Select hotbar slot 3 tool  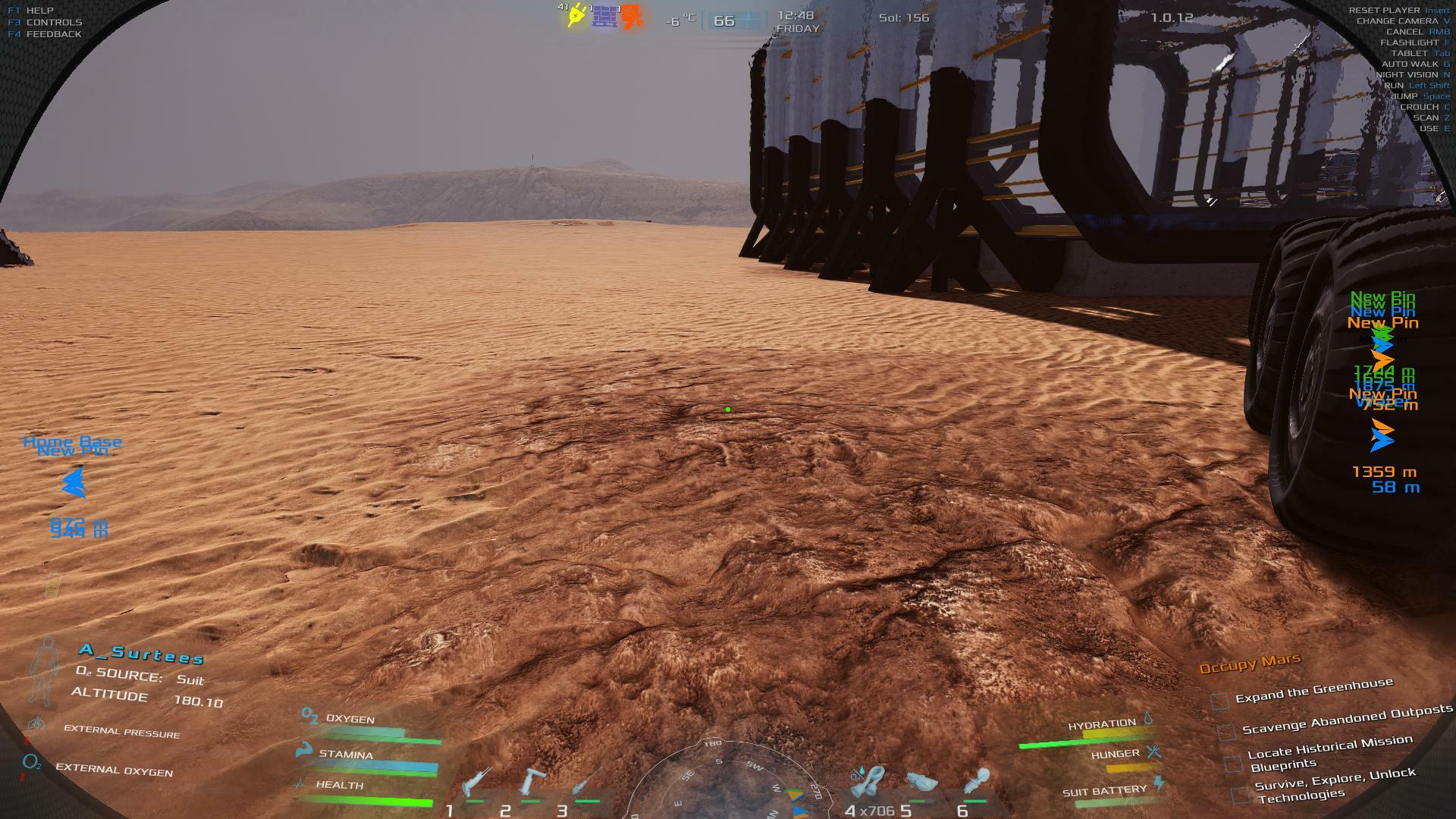[x=587, y=782]
